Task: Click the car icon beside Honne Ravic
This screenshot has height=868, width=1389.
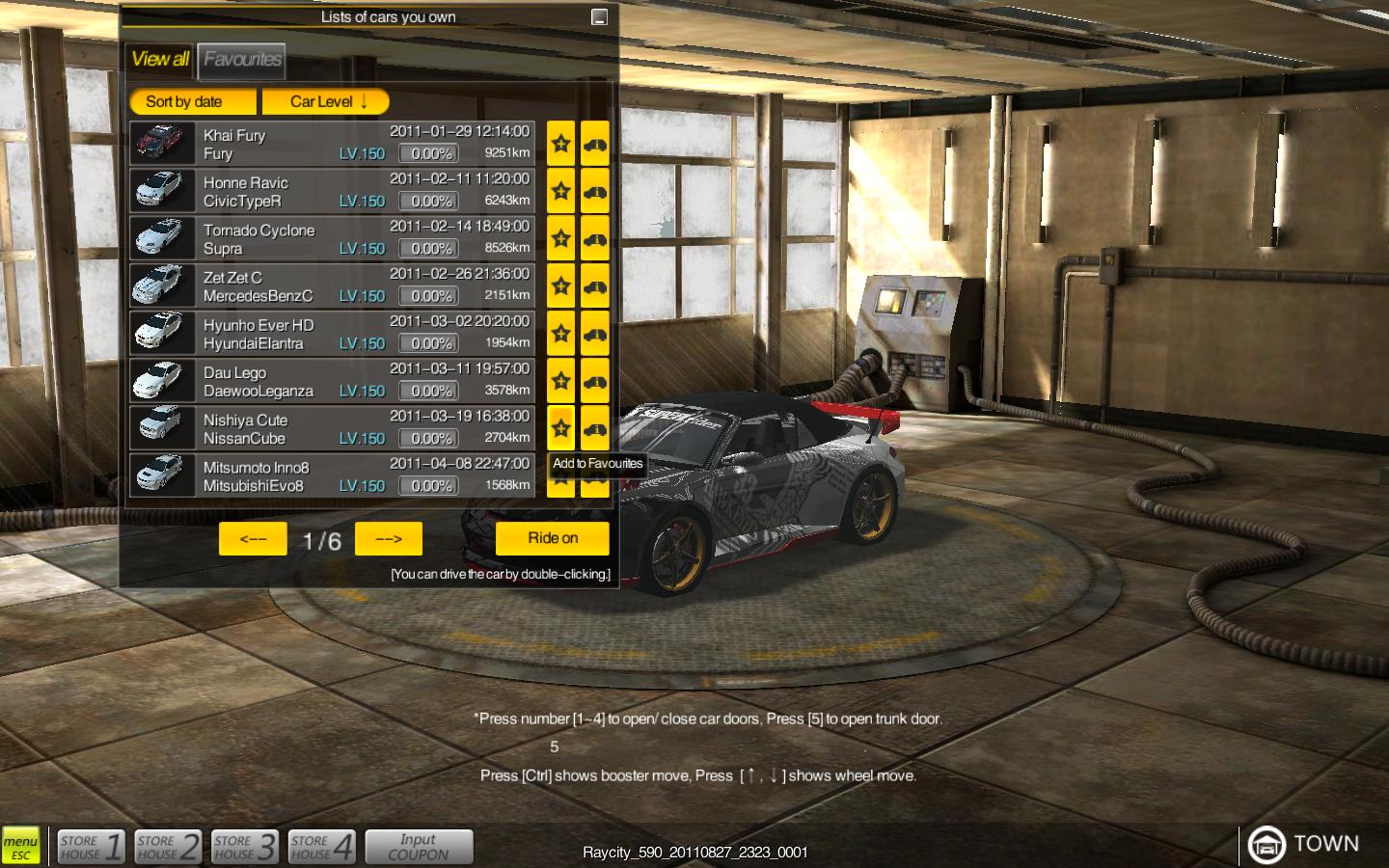Action: point(595,191)
